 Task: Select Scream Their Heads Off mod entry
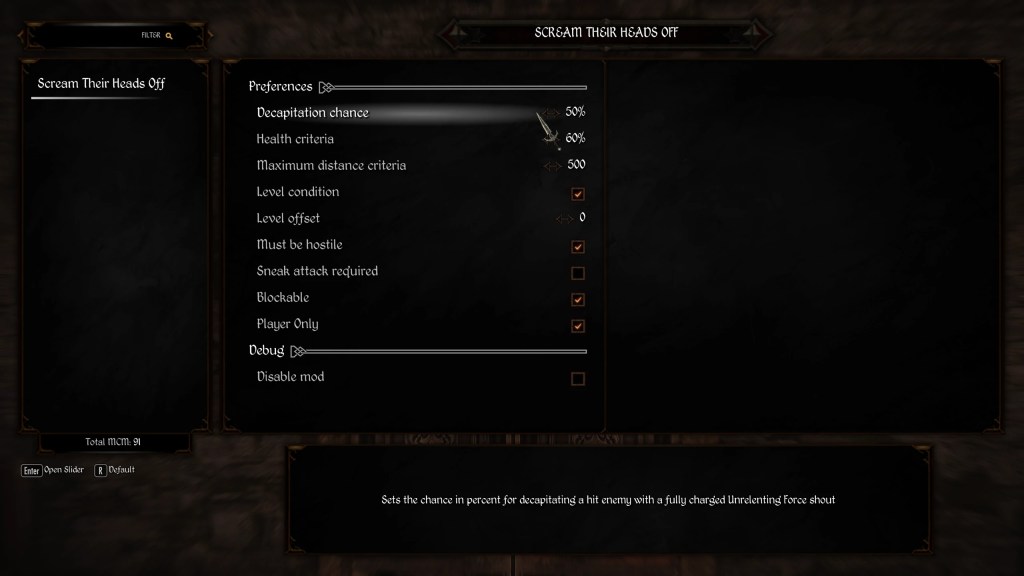click(x=101, y=84)
